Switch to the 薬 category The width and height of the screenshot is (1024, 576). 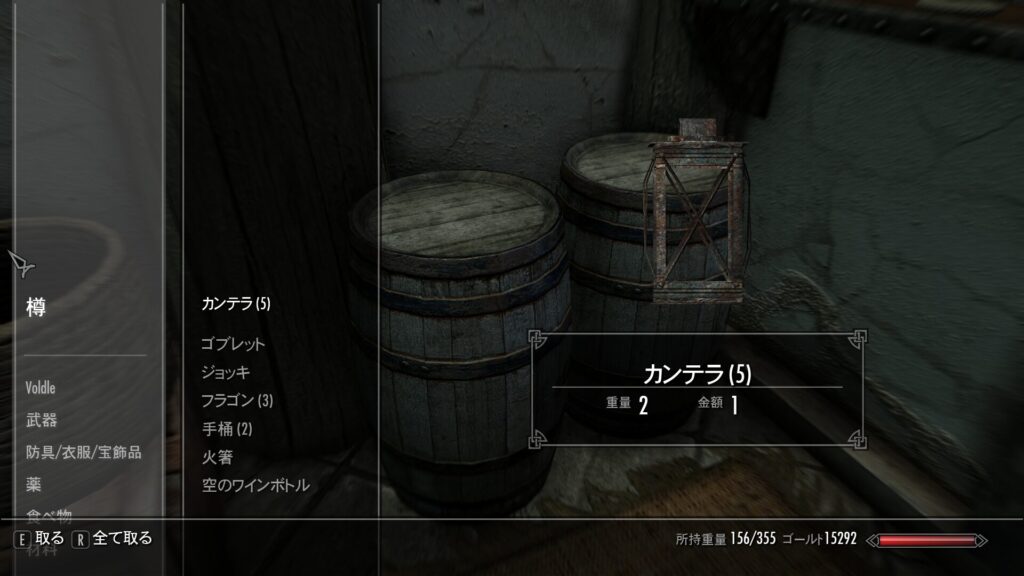(33, 485)
